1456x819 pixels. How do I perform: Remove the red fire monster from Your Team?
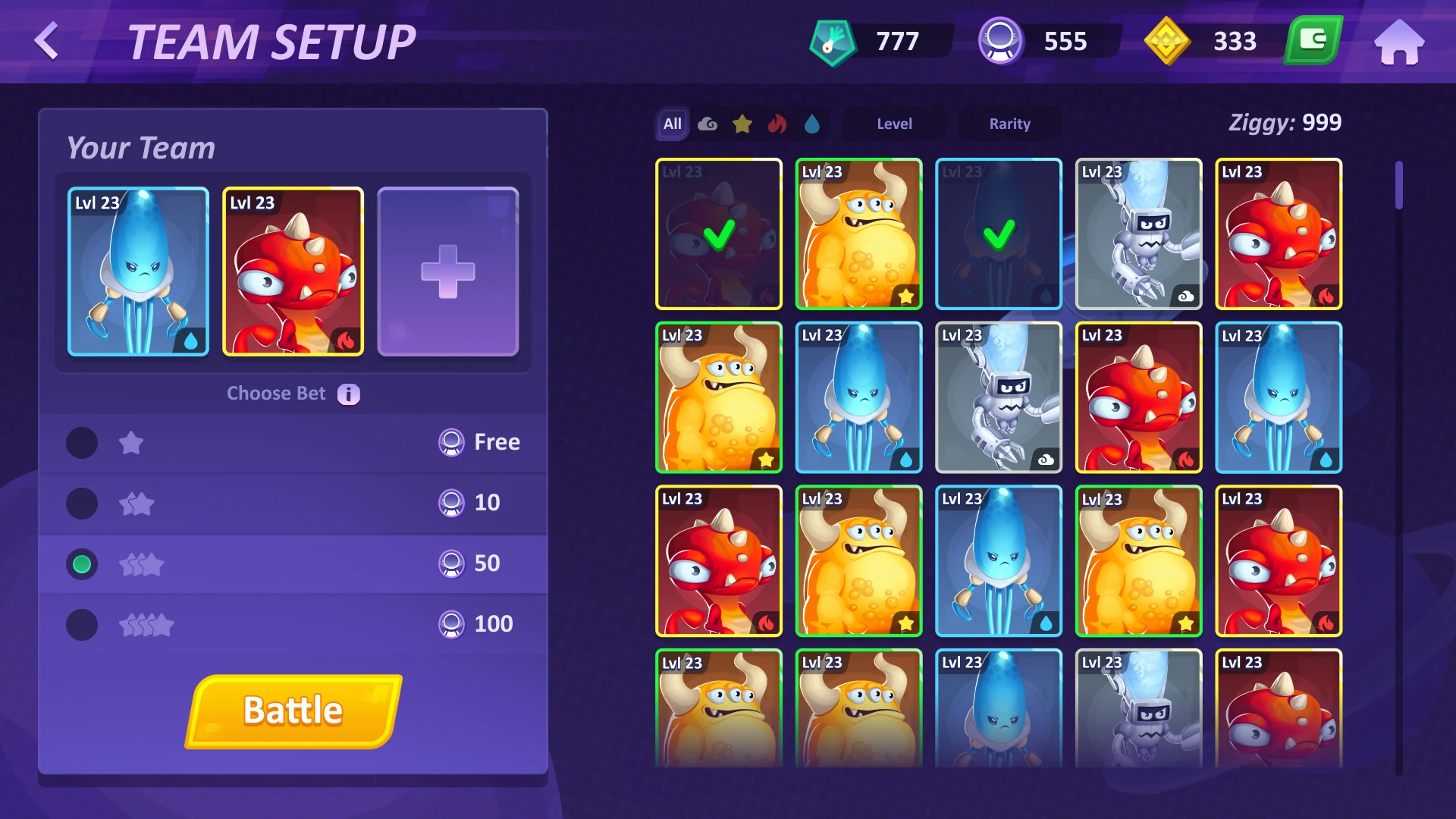pos(293,271)
